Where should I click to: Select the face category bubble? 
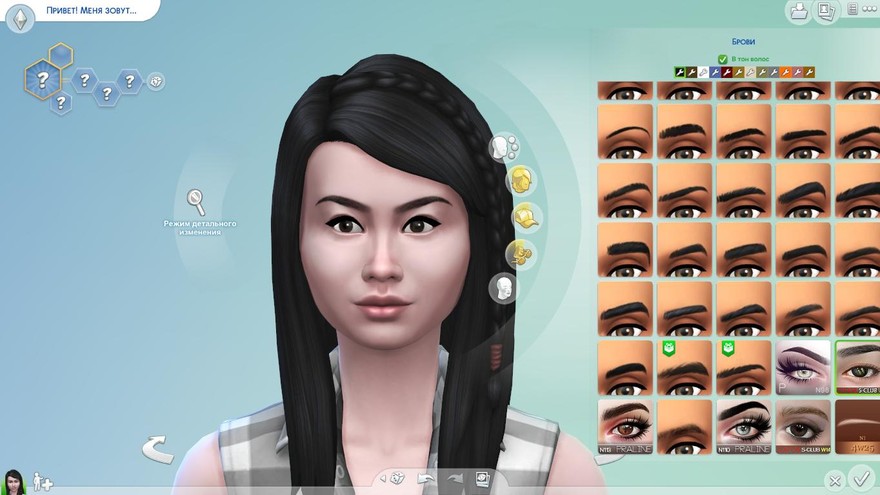tap(502, 148)
